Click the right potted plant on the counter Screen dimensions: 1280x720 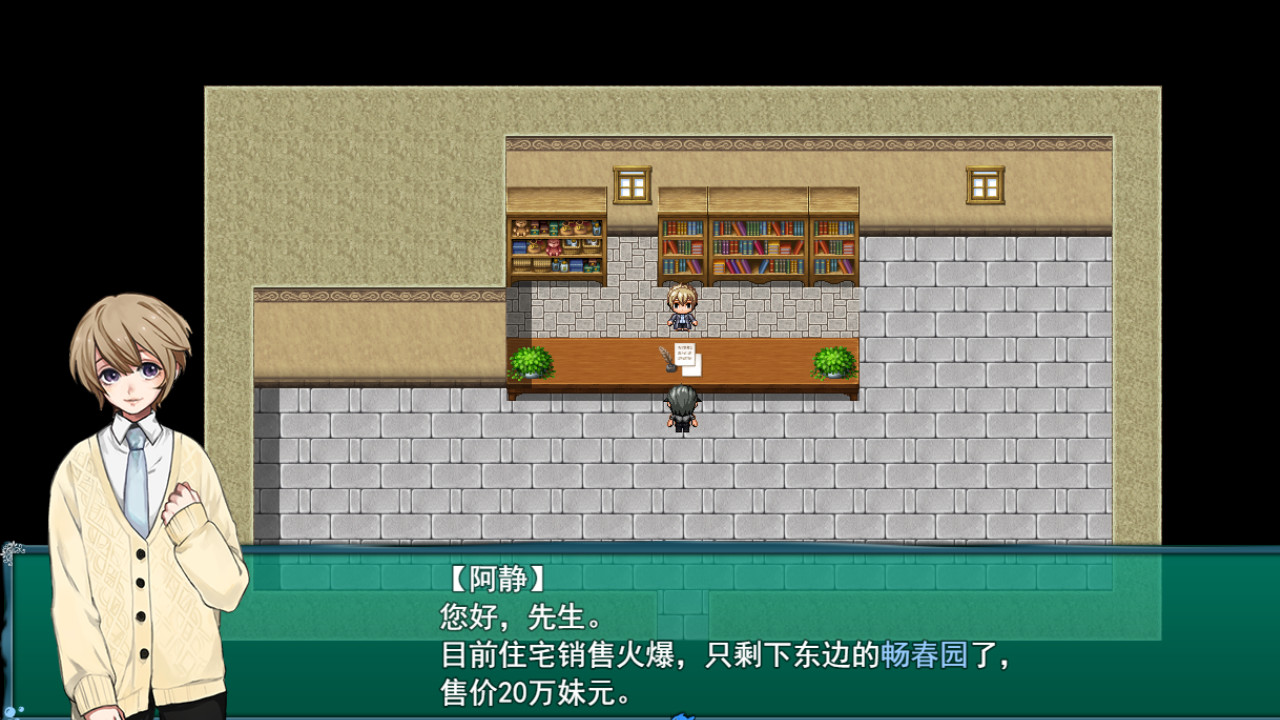point(832,364)
